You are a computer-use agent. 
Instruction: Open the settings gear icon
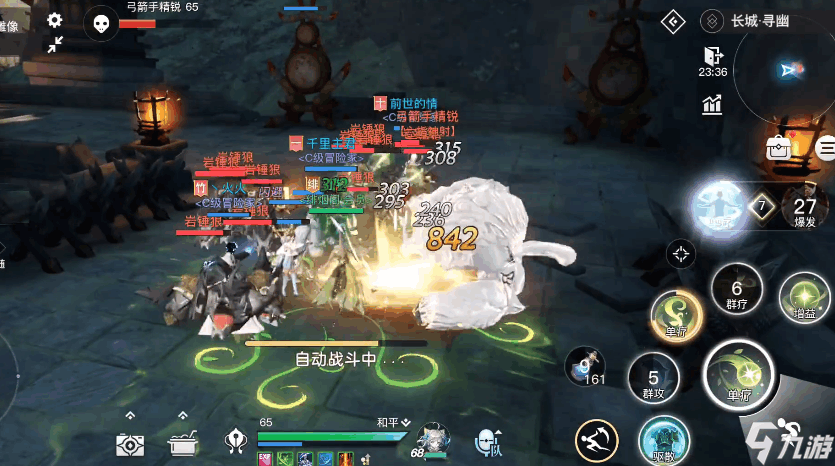[x=54, y=19]
